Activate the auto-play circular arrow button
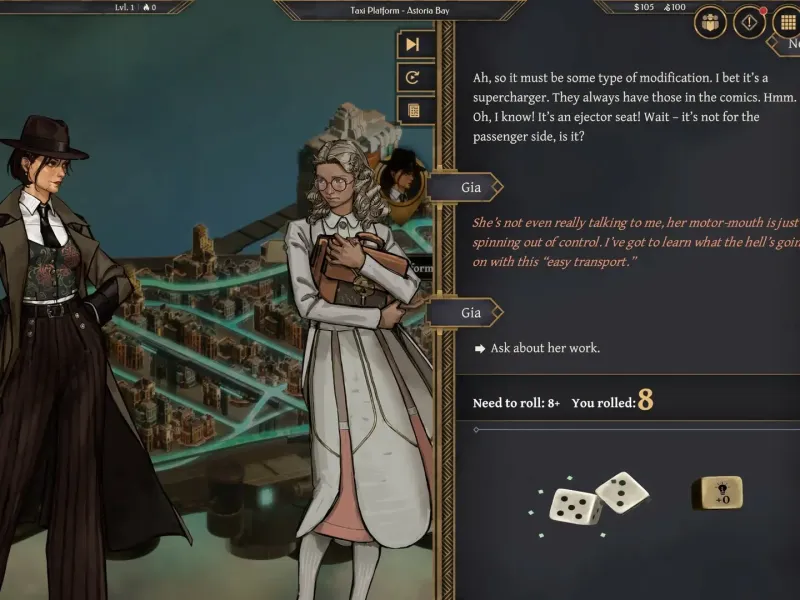The width and height of the screenshot is (800, 600). tap(413, 77)
